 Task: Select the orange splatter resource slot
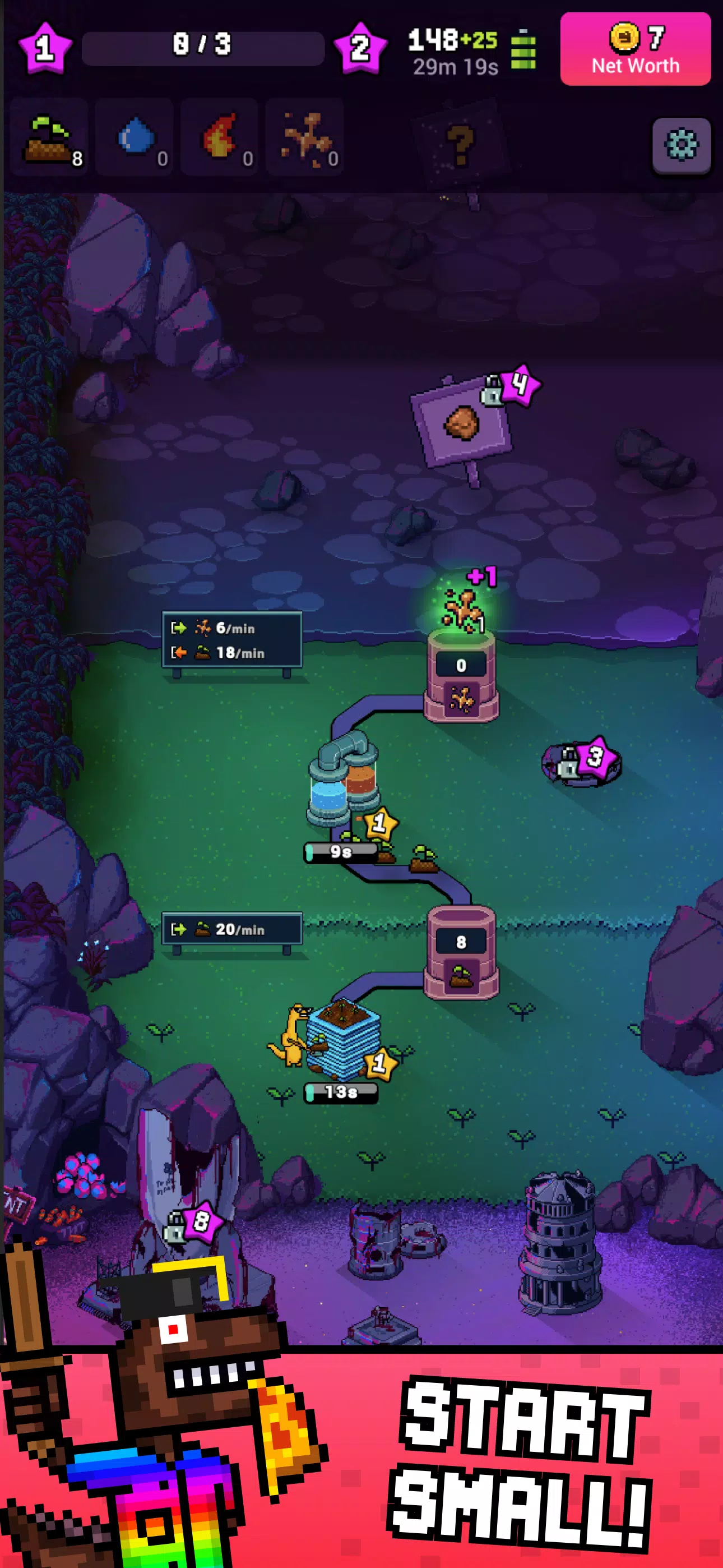[305, 138]
